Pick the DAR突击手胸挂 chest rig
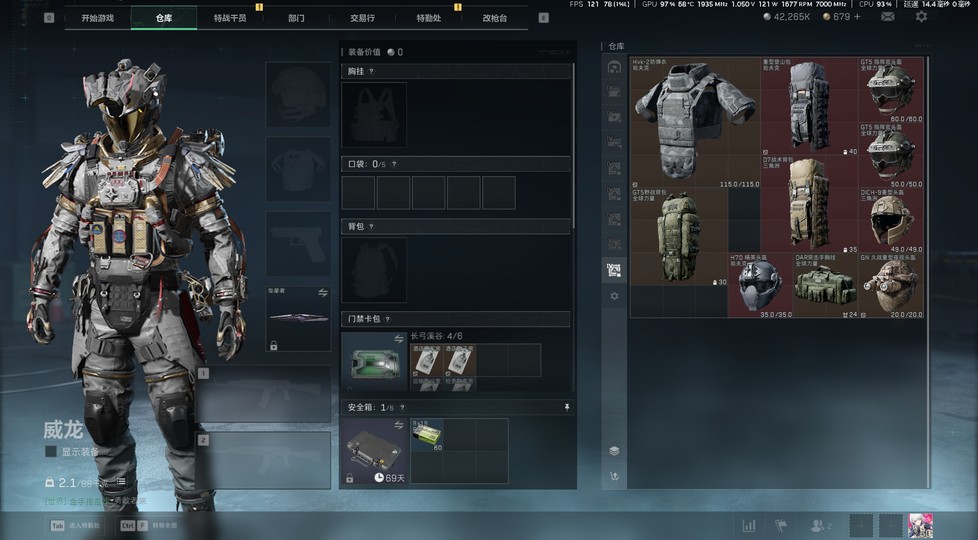Screen dimensions: 978x540 click(x=826, y=287)
